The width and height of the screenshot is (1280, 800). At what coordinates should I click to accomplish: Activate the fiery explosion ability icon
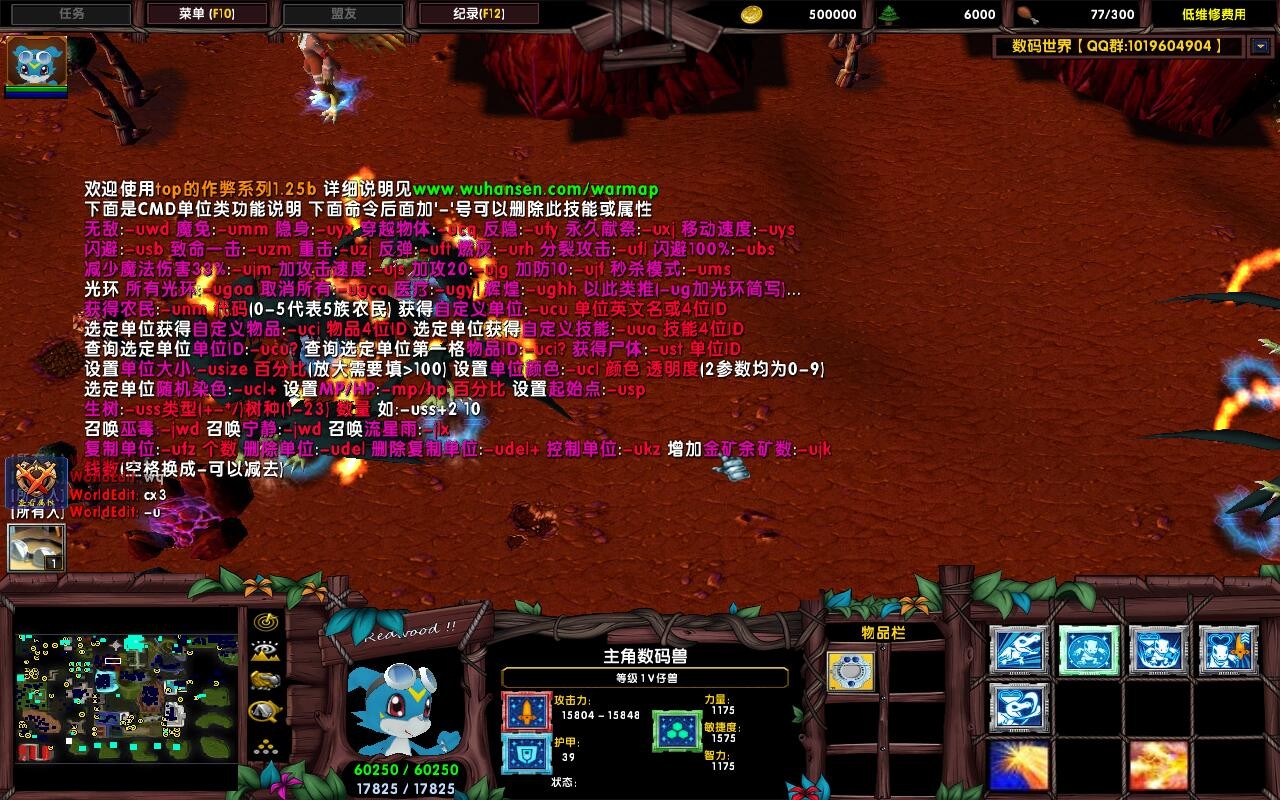1158,766
